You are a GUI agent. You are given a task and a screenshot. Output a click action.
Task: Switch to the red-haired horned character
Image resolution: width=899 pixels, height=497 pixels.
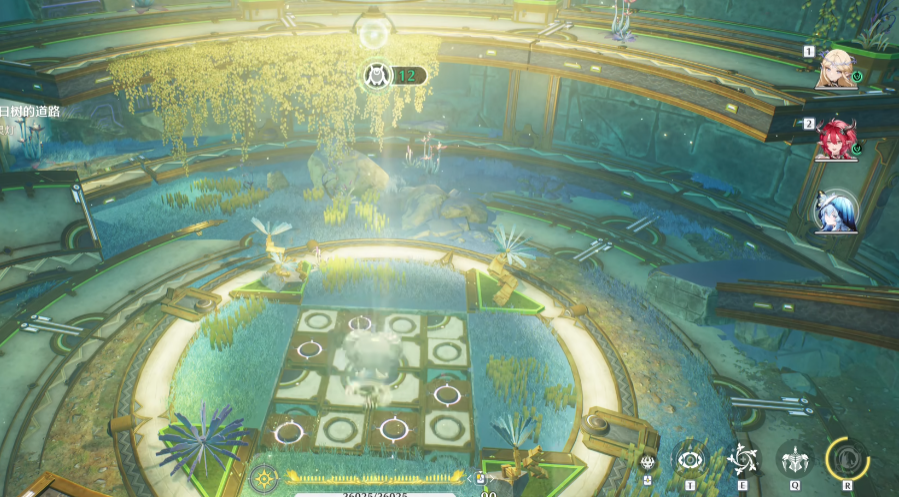834,139
